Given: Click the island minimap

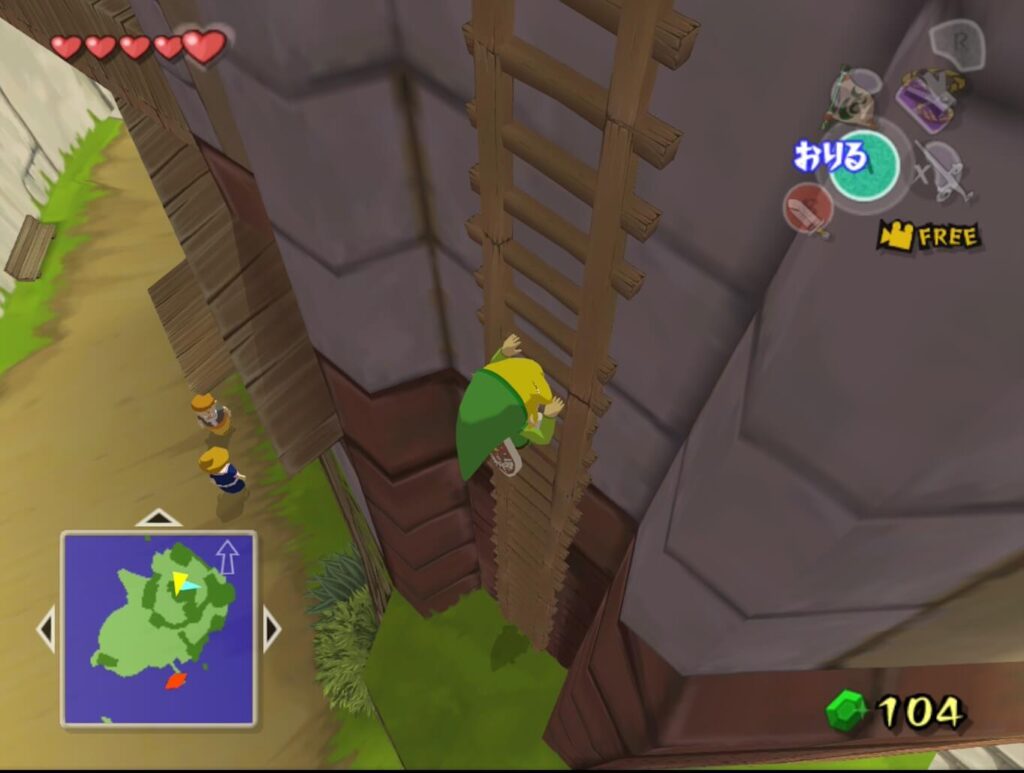Looking at the screenshot, I should tap(159, 628).
